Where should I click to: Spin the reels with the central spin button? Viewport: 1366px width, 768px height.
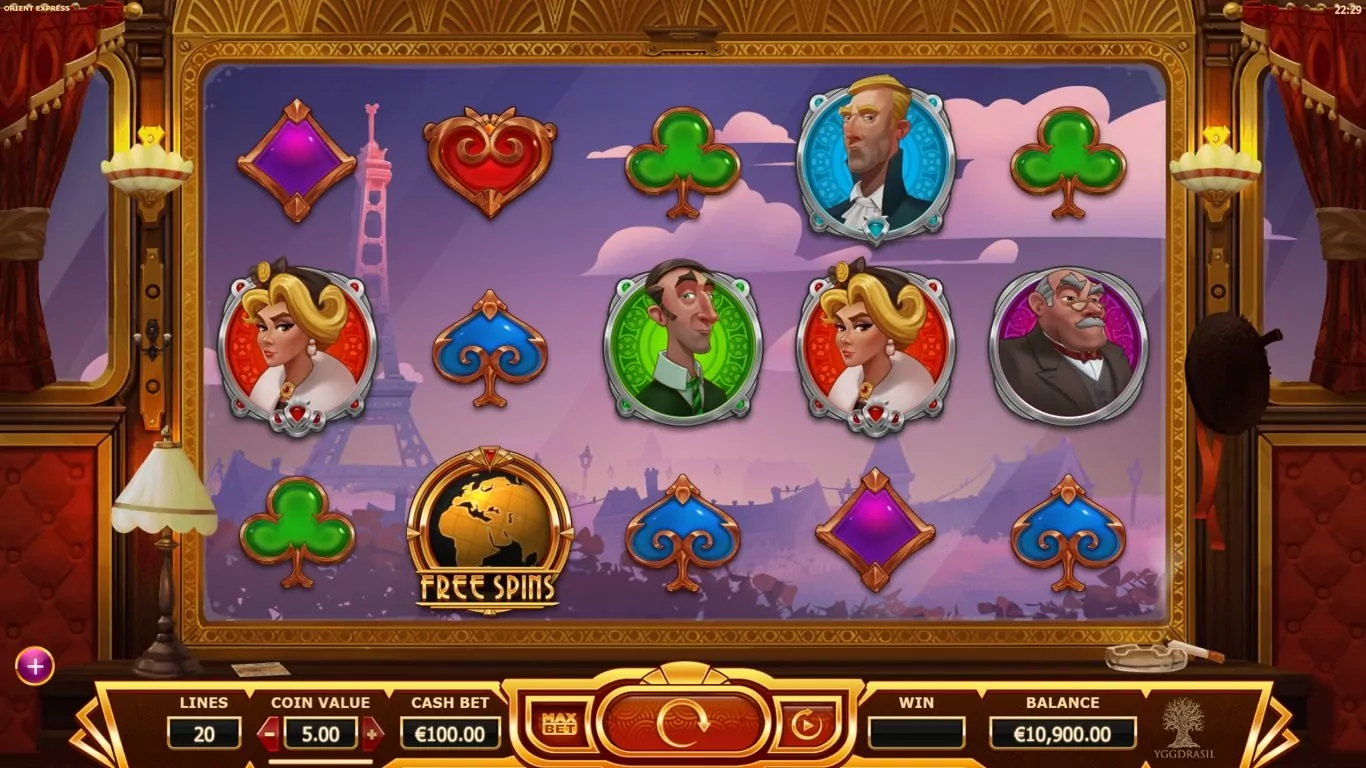[683, 724]
